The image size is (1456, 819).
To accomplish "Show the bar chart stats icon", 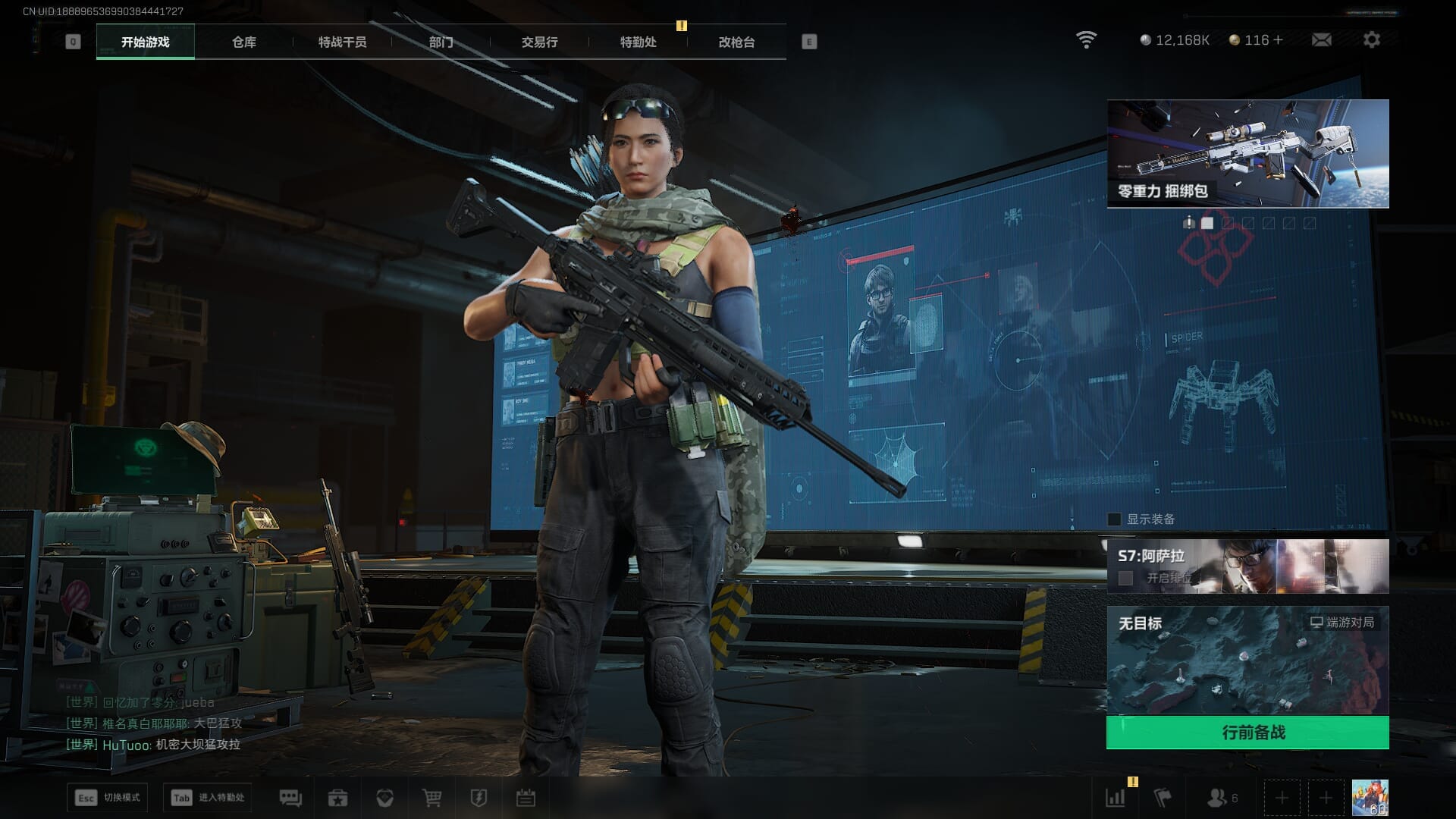I will [1116, 798].
